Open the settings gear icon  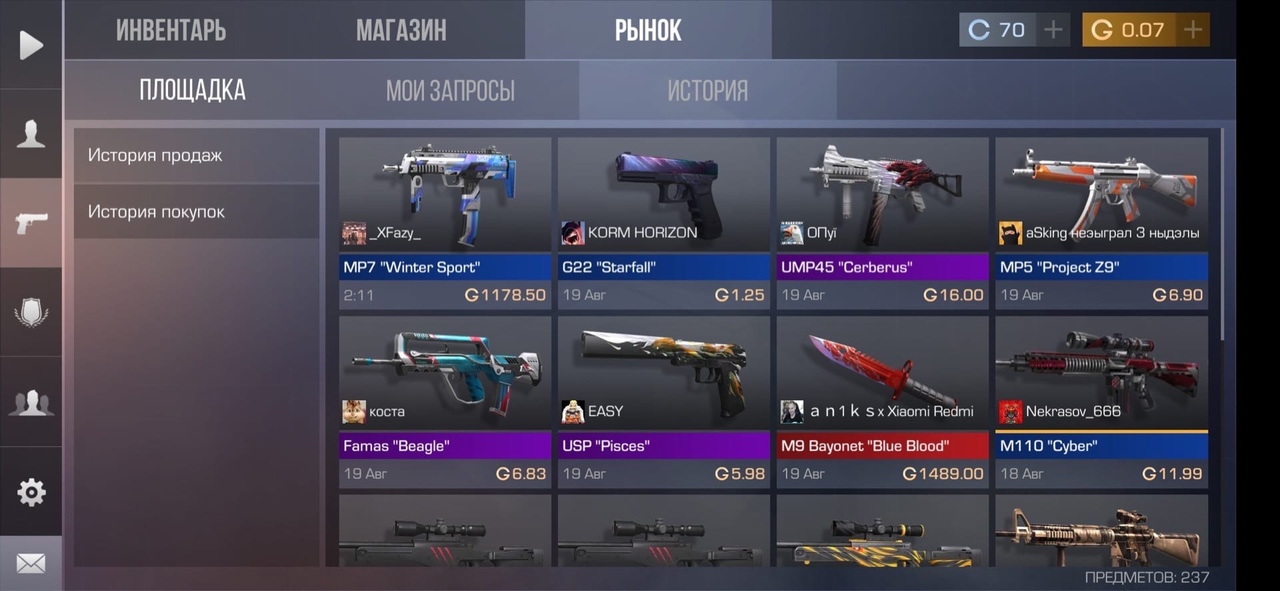(31, 491)
